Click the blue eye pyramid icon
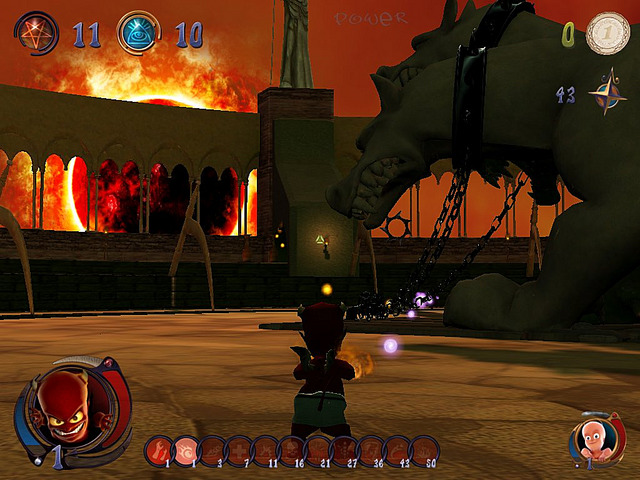 [139, 33]
